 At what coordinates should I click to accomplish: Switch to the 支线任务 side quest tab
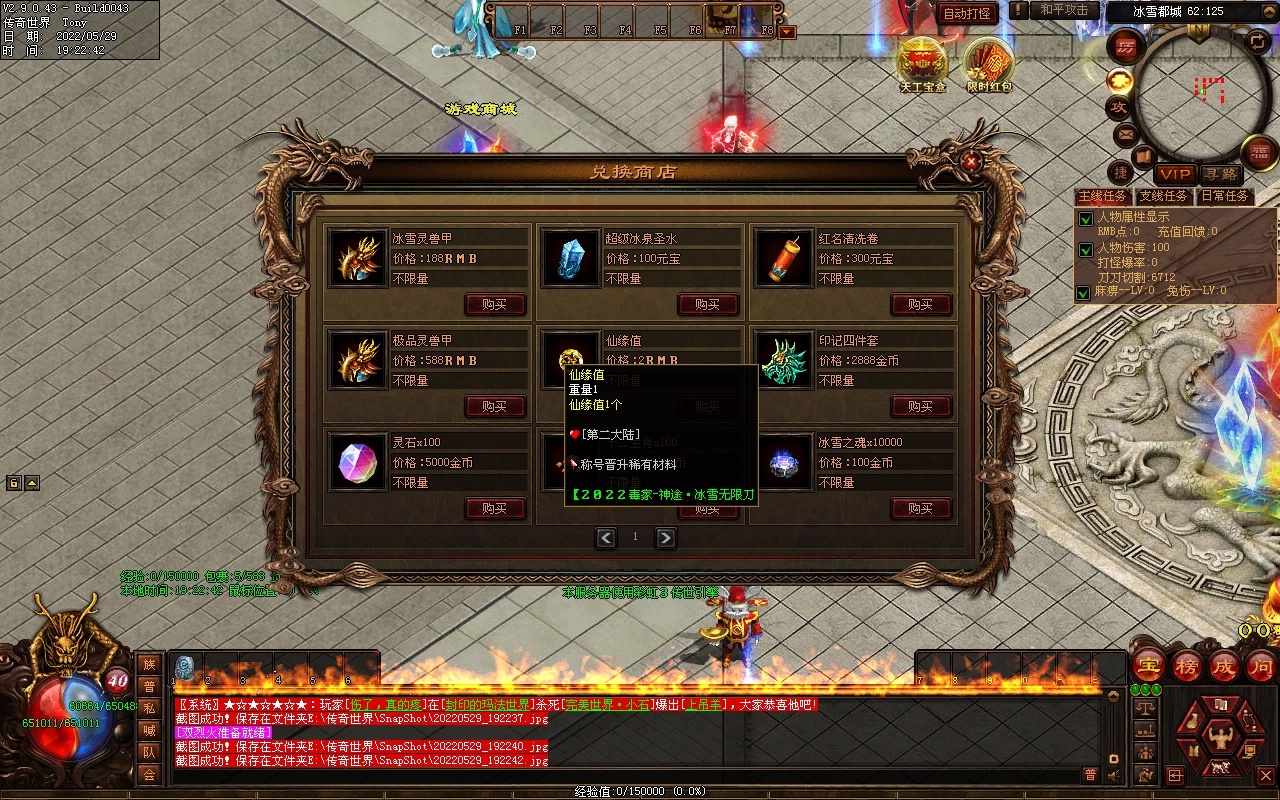pyautogui.click(x=1164, y=197)
